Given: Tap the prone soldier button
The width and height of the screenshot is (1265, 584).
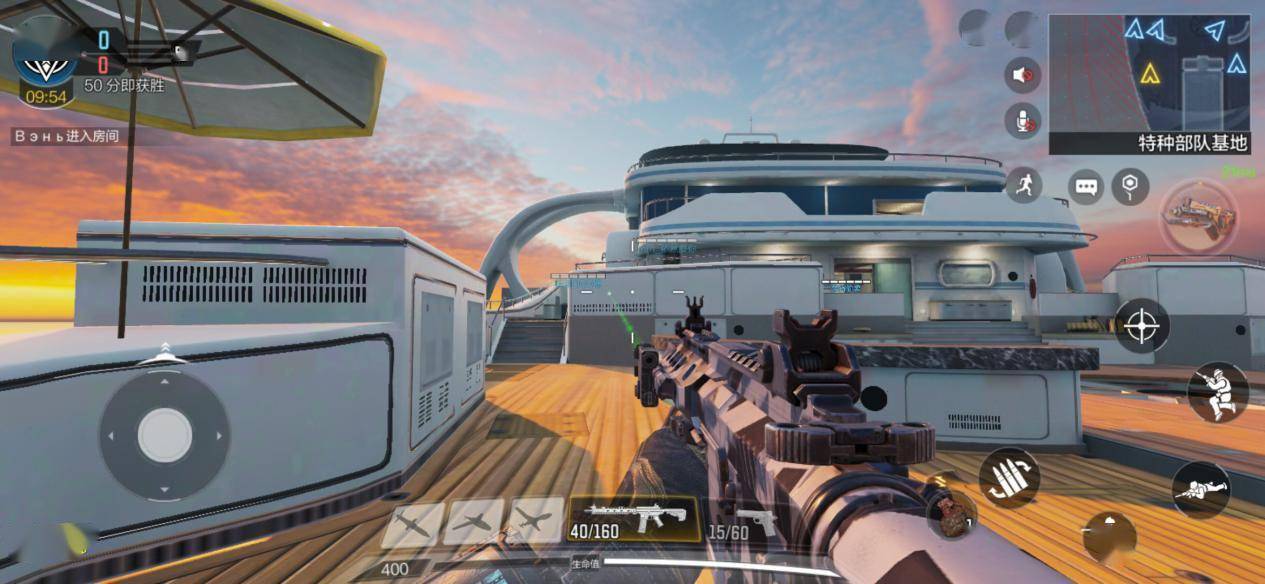Looking at the screenshot, I should 1200,489.
